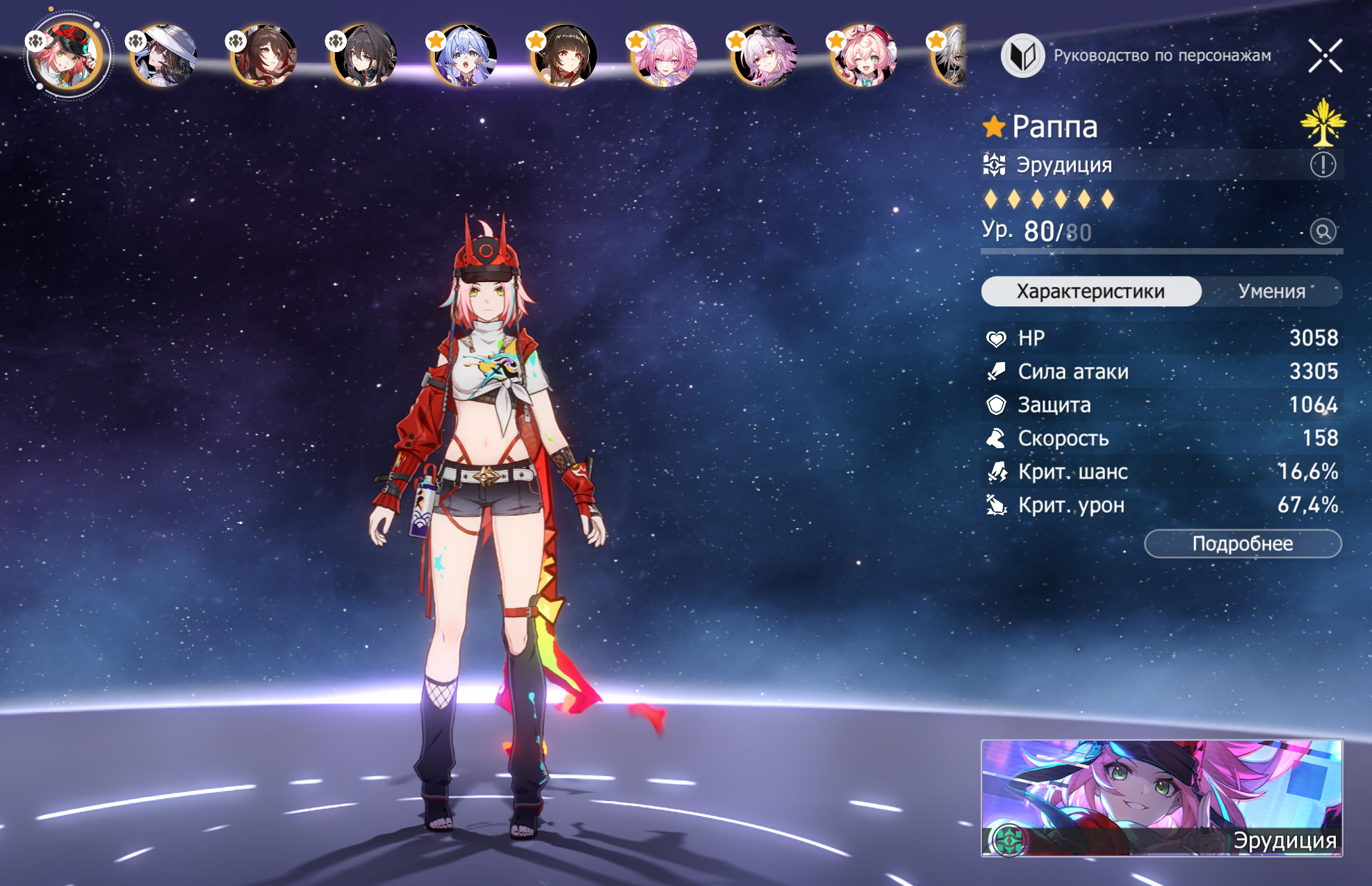Screen dimensions: 1372x886
Task: Select the brown-haired green-eyed character portrait
Action: pyautogui.click(x=266, y=56)
